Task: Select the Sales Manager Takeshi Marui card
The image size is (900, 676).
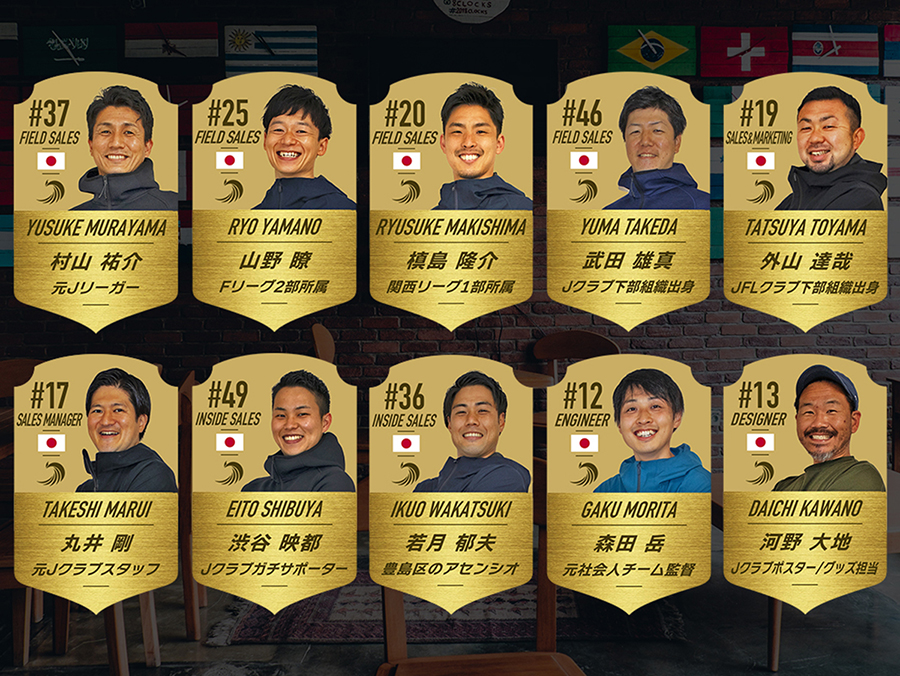Action: point(97,482)
